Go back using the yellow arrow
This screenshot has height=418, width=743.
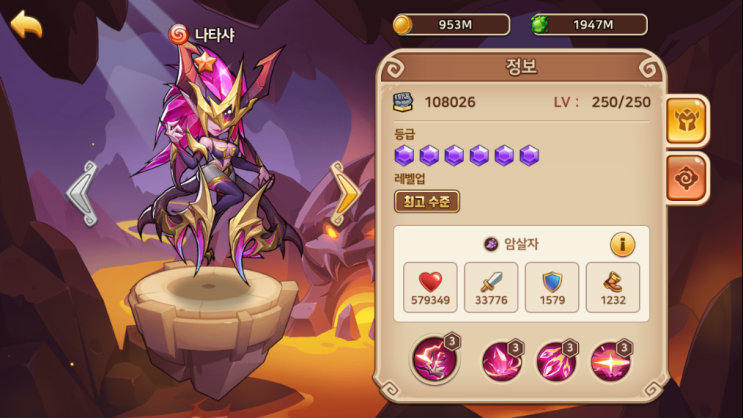click(x=27, y=24)
